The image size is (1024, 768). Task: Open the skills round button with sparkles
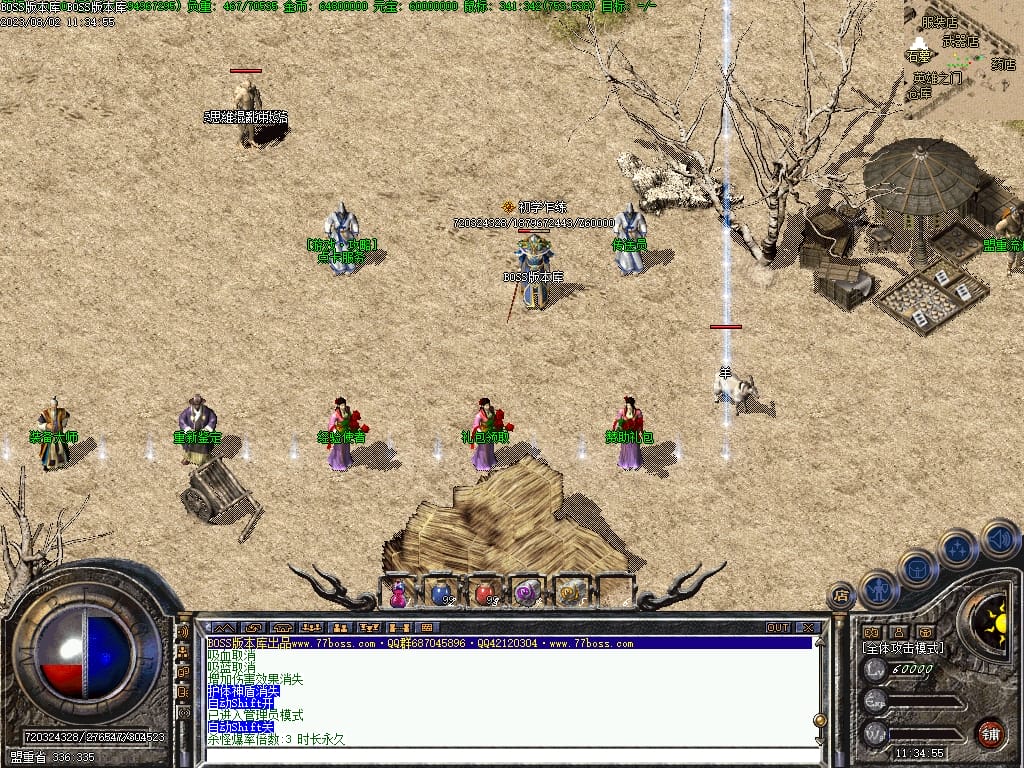(x=957, y=549)
